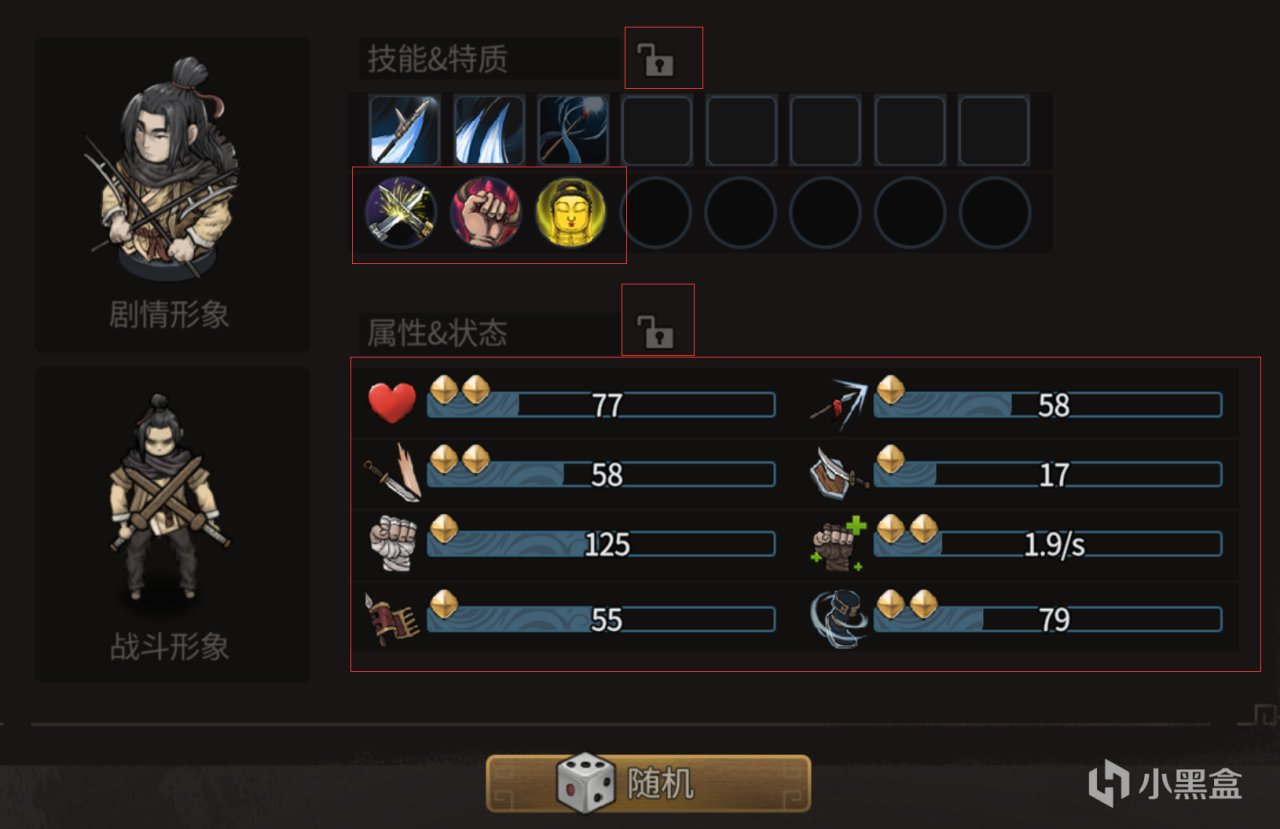Click the red fist trait icon

[487, 214]
